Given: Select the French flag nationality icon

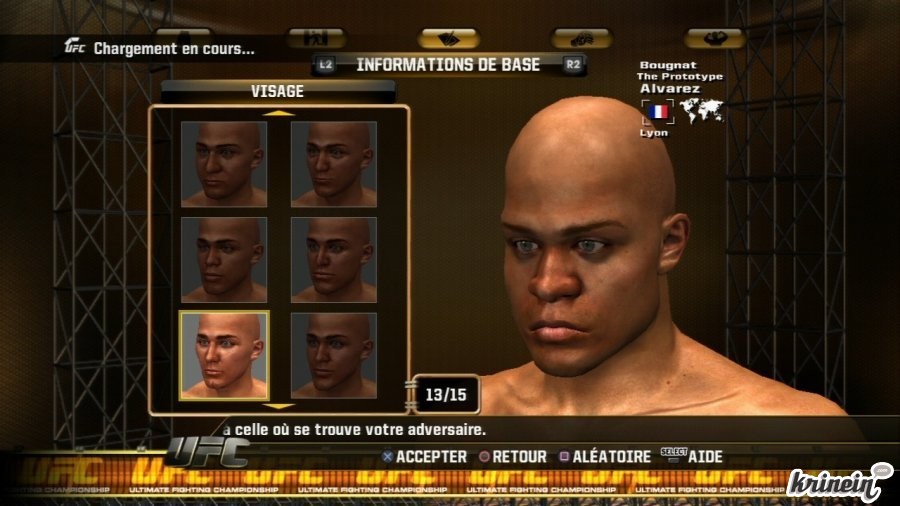Looking at the screenshot, I should [658, 111].
